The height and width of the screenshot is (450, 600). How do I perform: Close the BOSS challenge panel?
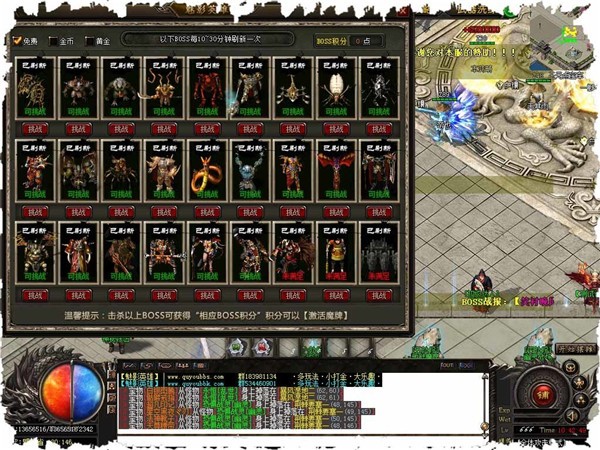point(404,13)
